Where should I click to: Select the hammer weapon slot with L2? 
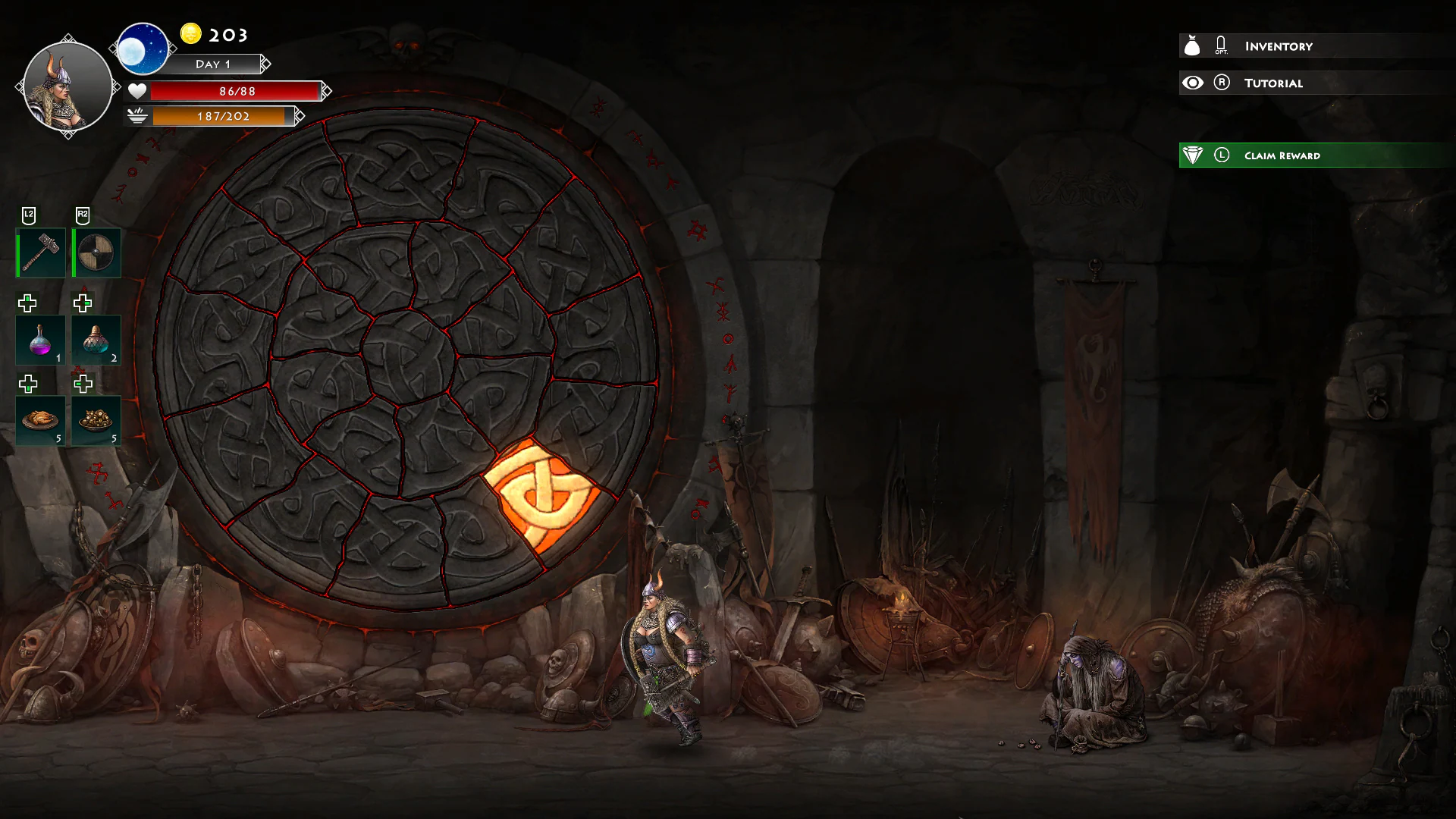[x=39, y=252]
